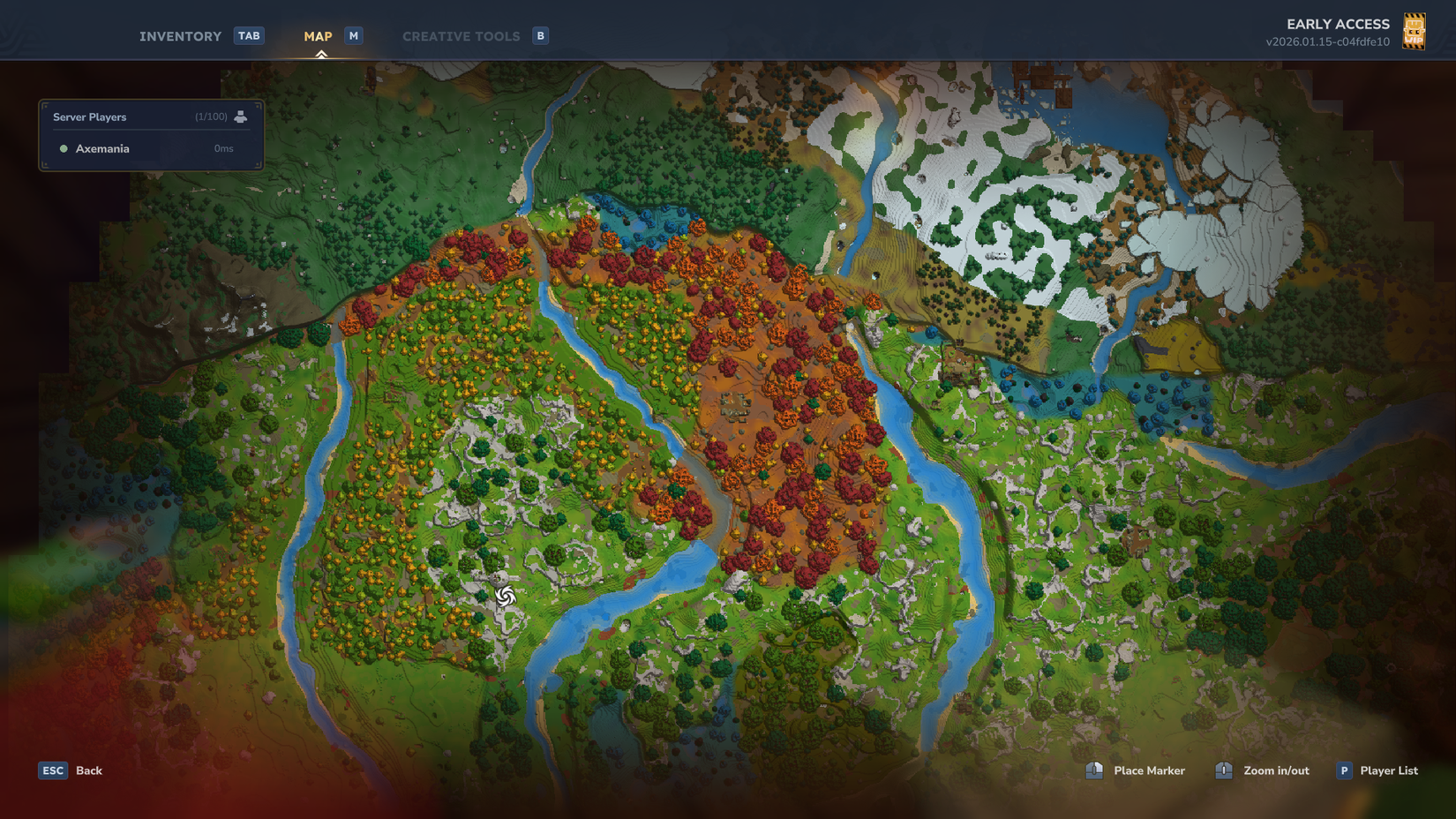Select Axemania in the Server Players panel
The image size is (1456, 819).
click(102, 148)
